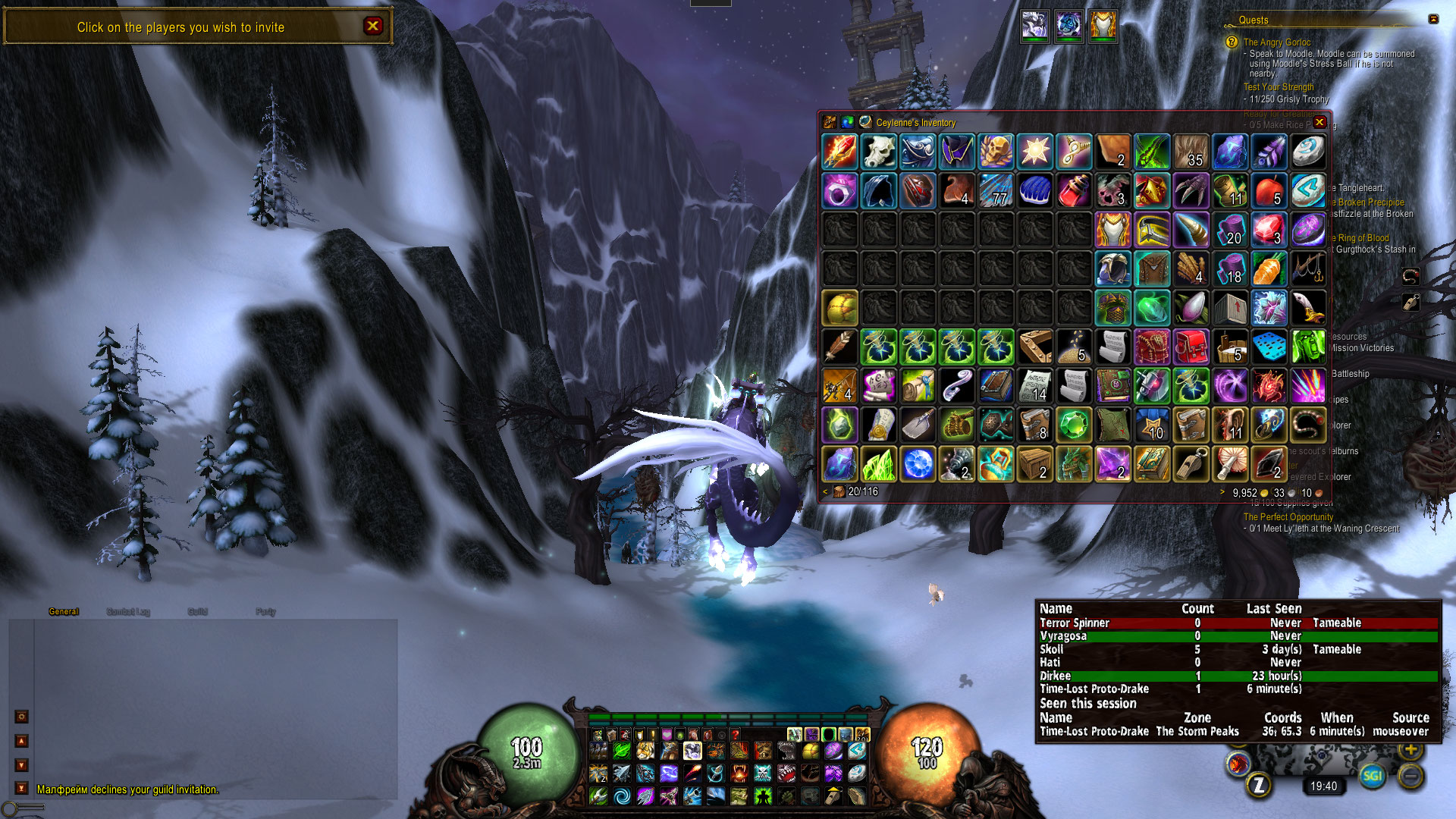Pick the white animal skull item

tap(879, 152)
